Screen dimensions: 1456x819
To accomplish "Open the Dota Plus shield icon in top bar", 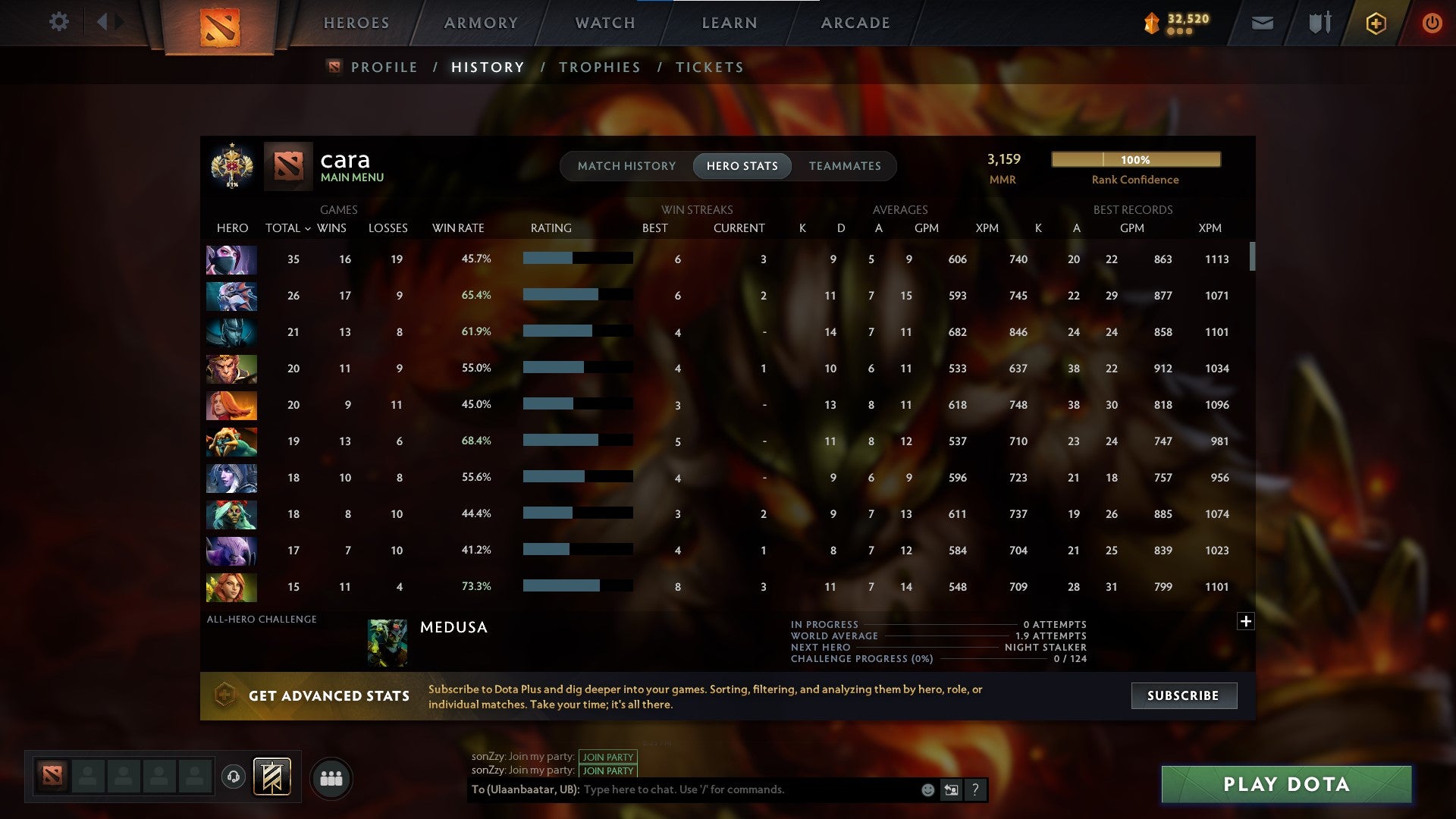I will [1376, 23].
